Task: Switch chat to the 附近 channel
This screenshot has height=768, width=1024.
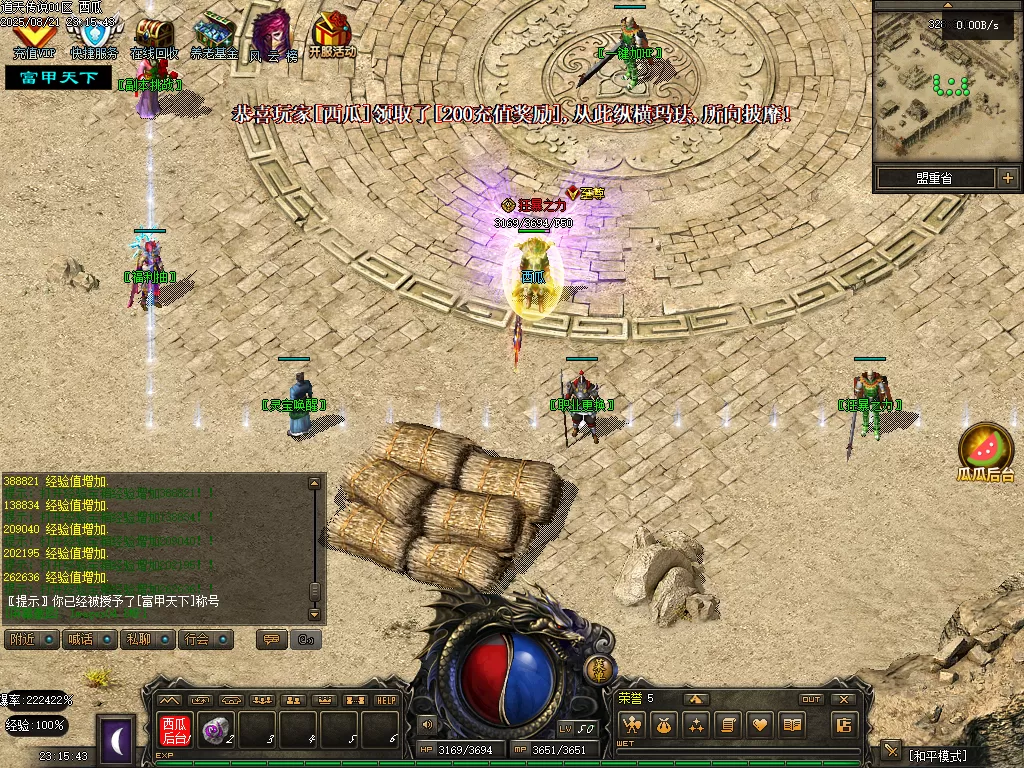Action: 31,639
